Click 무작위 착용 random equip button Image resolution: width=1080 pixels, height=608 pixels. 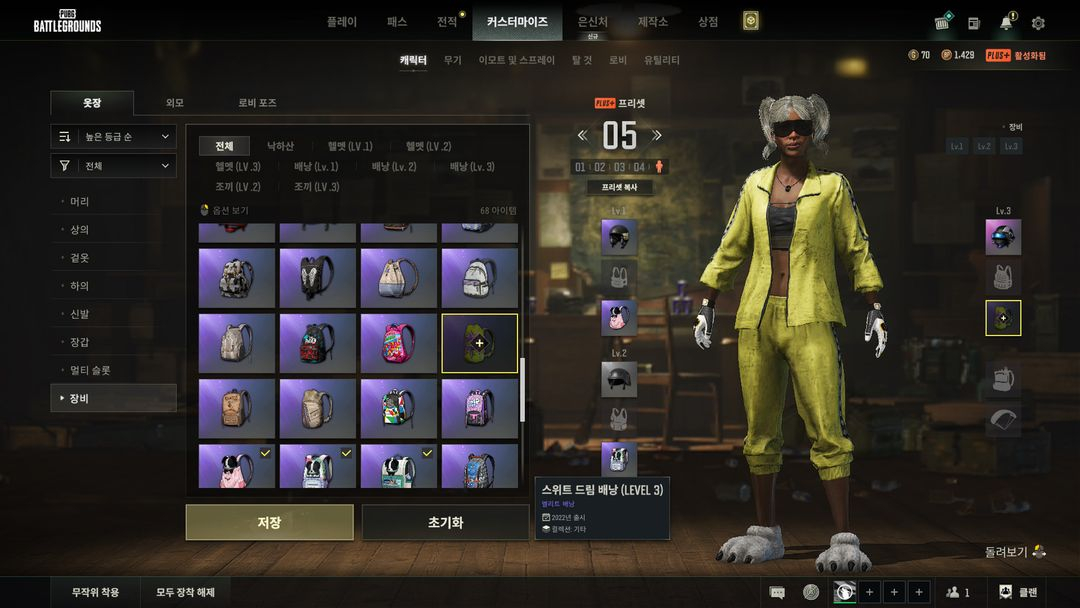coord(95,592)
